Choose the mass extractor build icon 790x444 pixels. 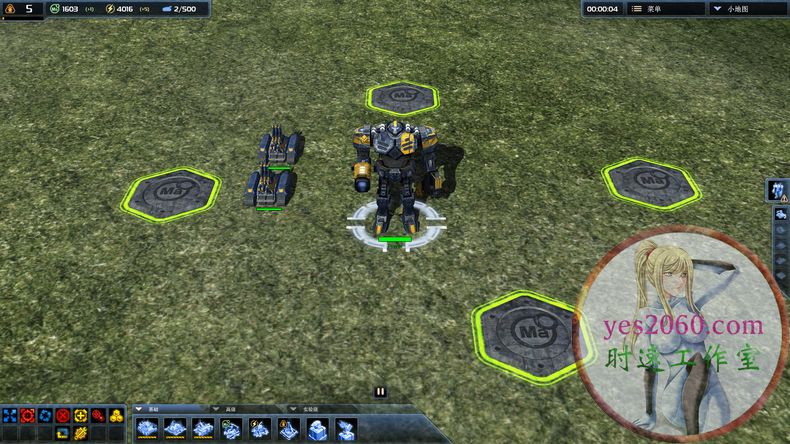(232, 429)
